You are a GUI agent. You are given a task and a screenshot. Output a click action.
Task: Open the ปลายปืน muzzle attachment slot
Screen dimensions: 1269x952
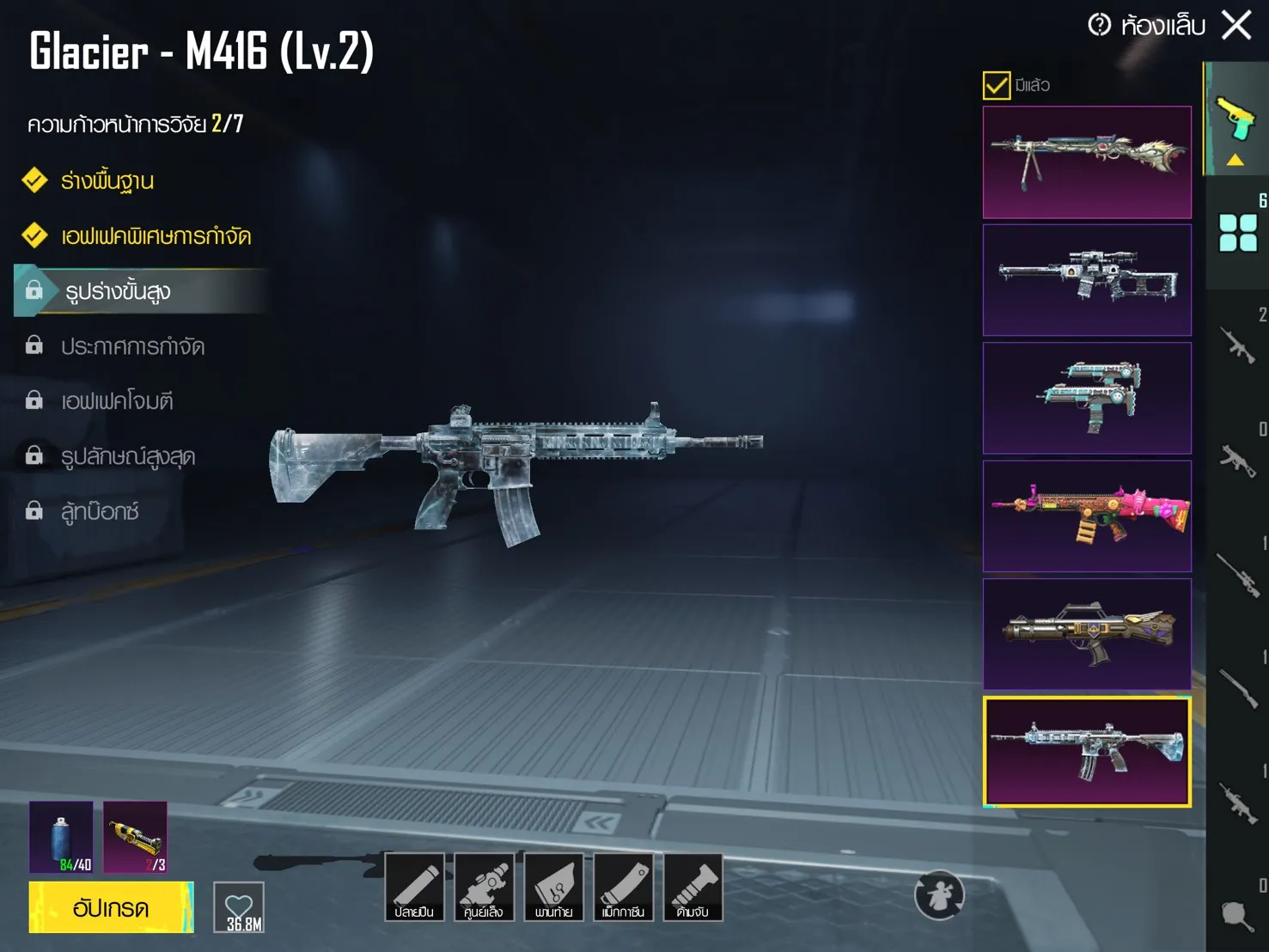(x=414, y=887)
